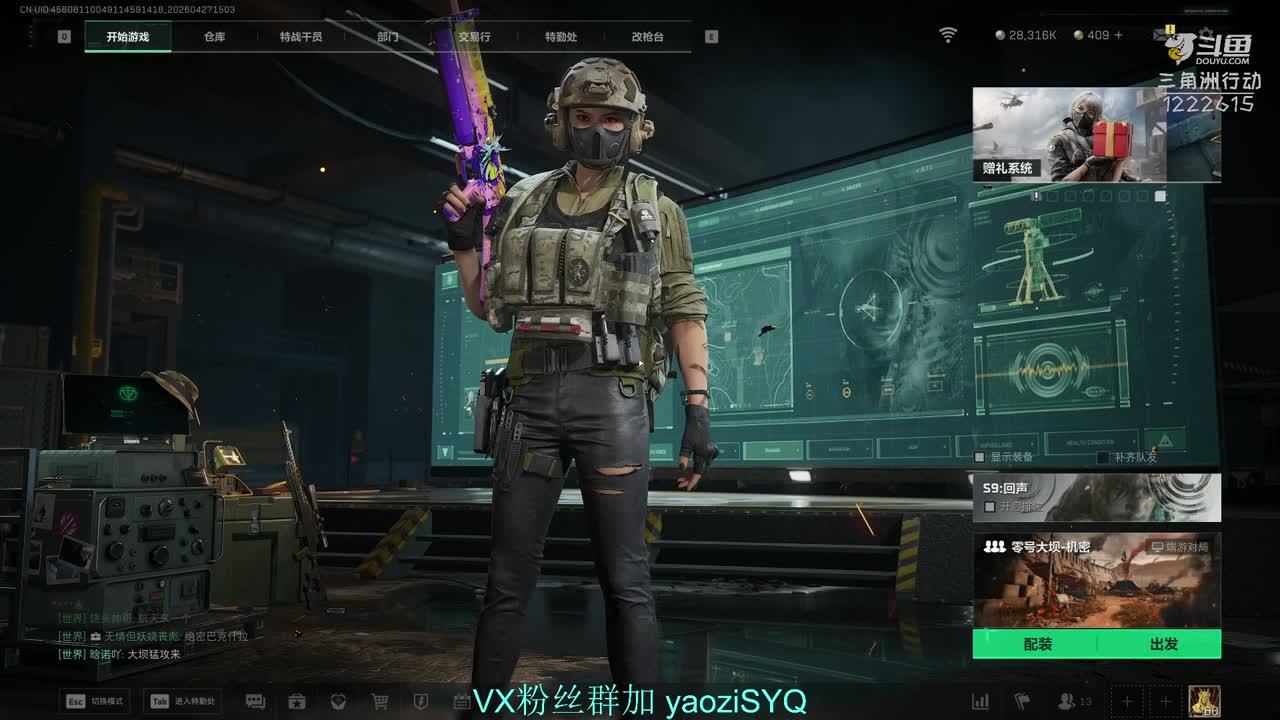Add currency with the plus beside 409
Viewport: 1280px width, 720px height.
point(1118,35)
